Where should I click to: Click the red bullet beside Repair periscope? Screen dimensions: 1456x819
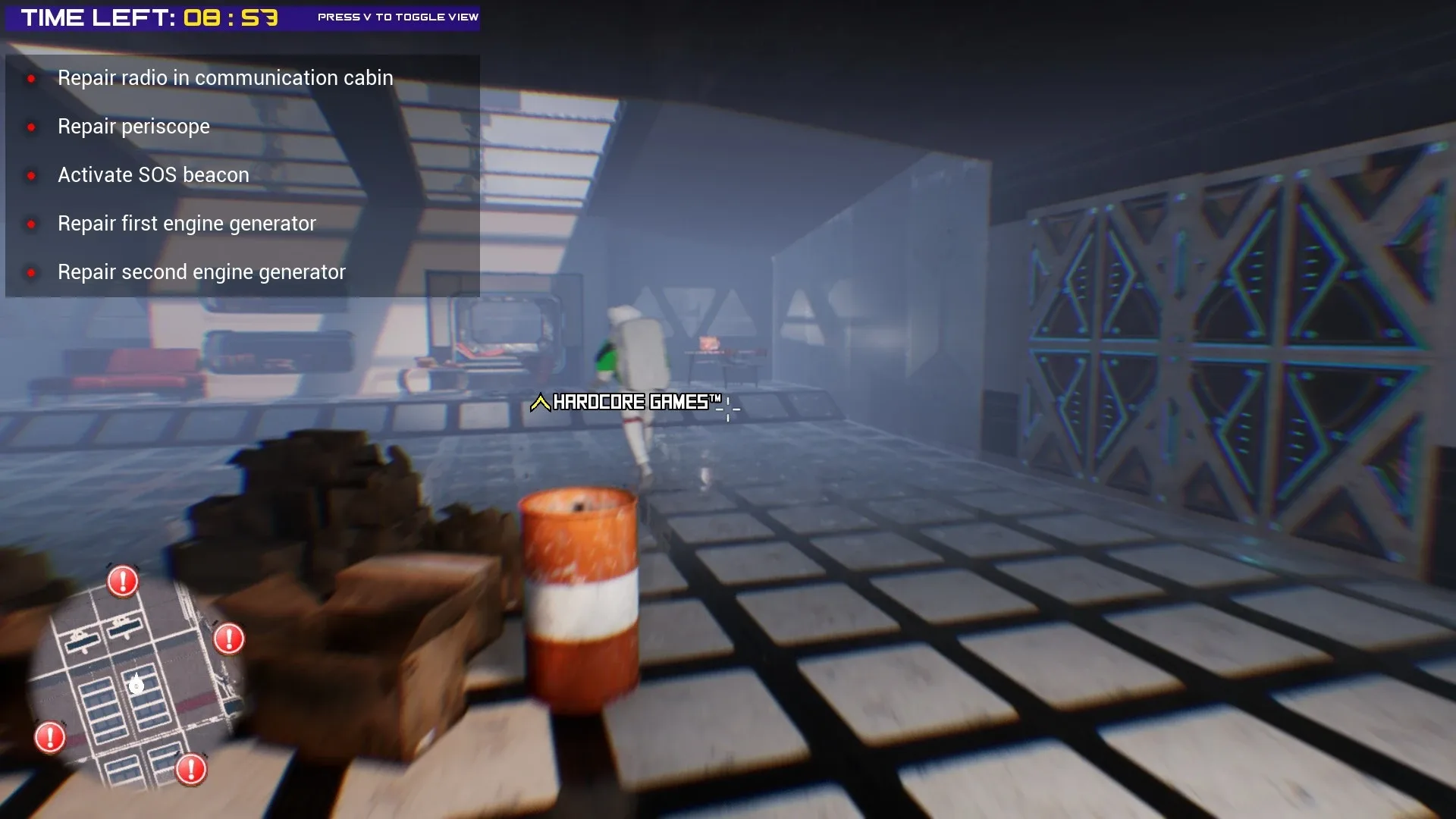coord(31,127)
